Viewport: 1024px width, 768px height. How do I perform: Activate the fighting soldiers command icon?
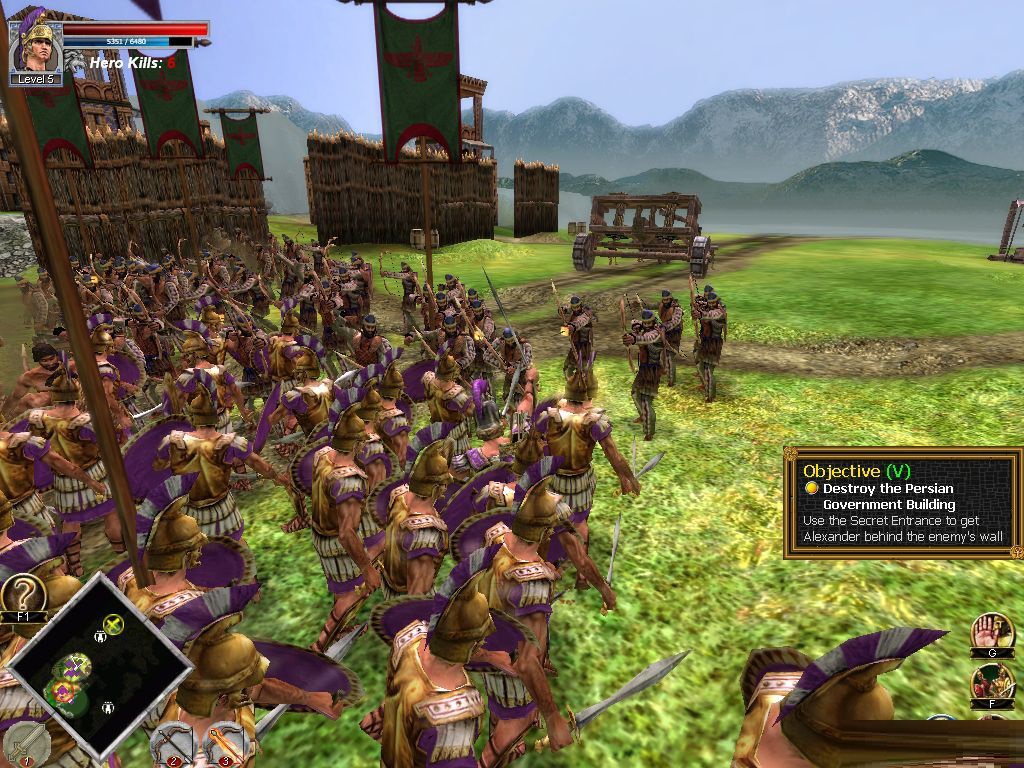click(991, 684)
